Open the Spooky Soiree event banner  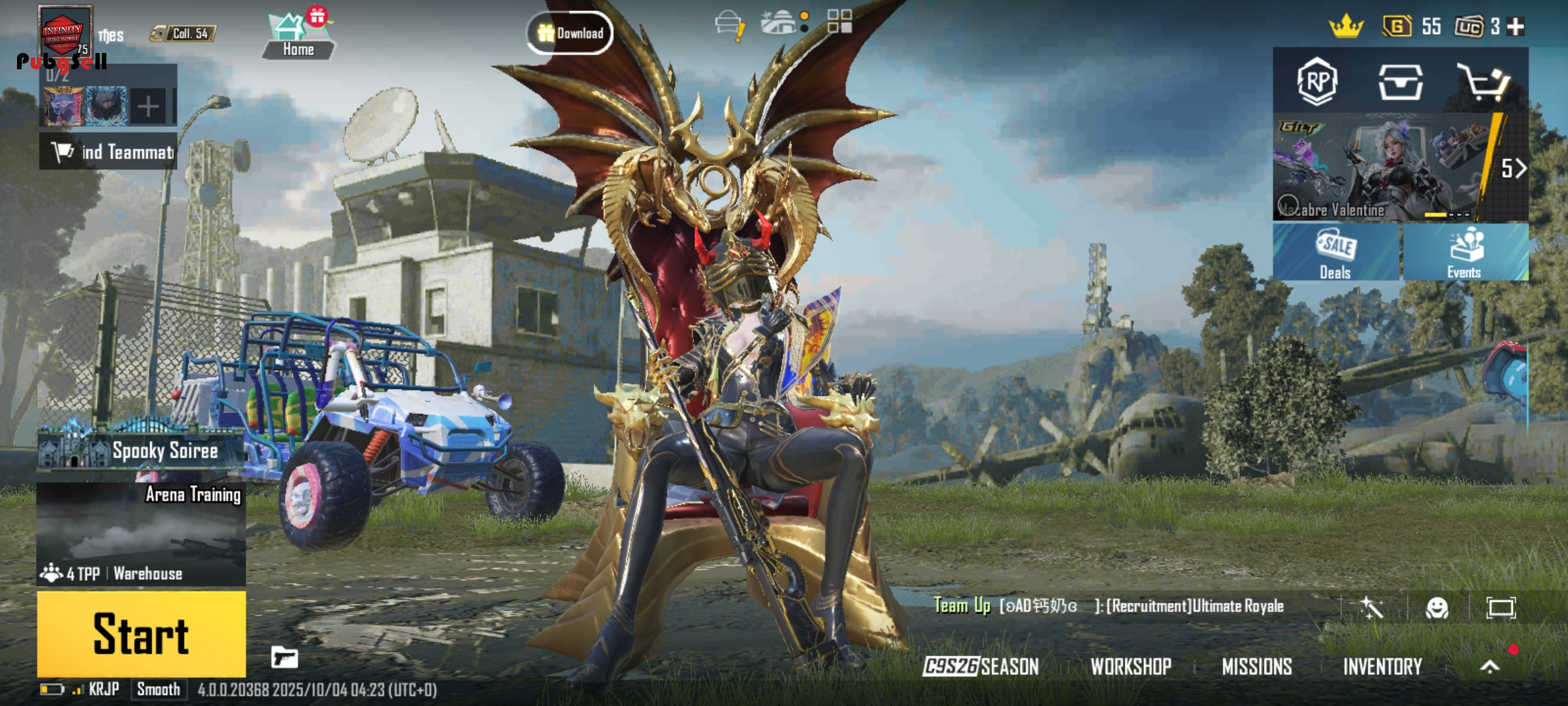[x=141, y=450]
